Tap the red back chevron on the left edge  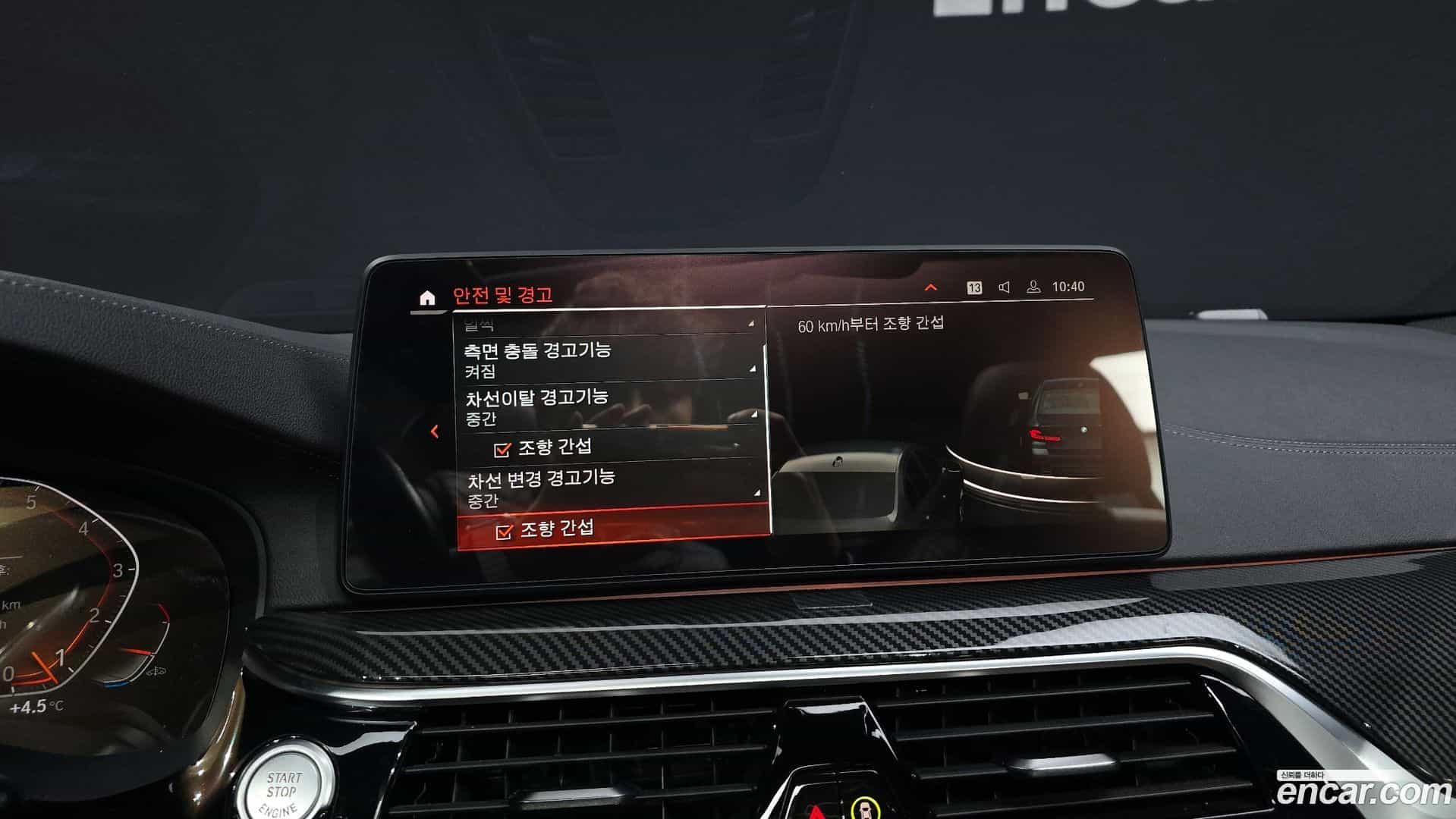point(435,432)
